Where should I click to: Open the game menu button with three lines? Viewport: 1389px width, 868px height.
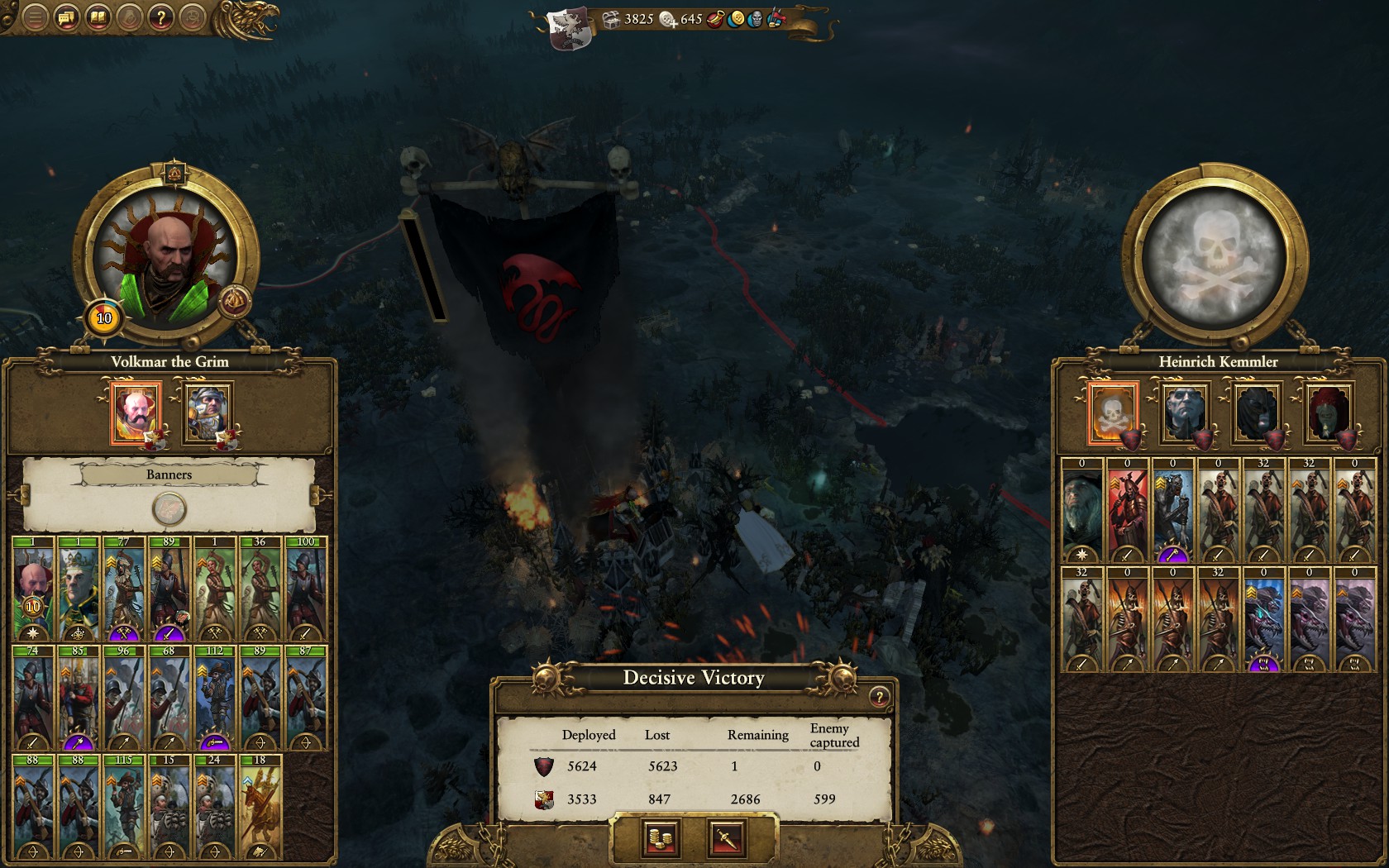click(35, 17)
